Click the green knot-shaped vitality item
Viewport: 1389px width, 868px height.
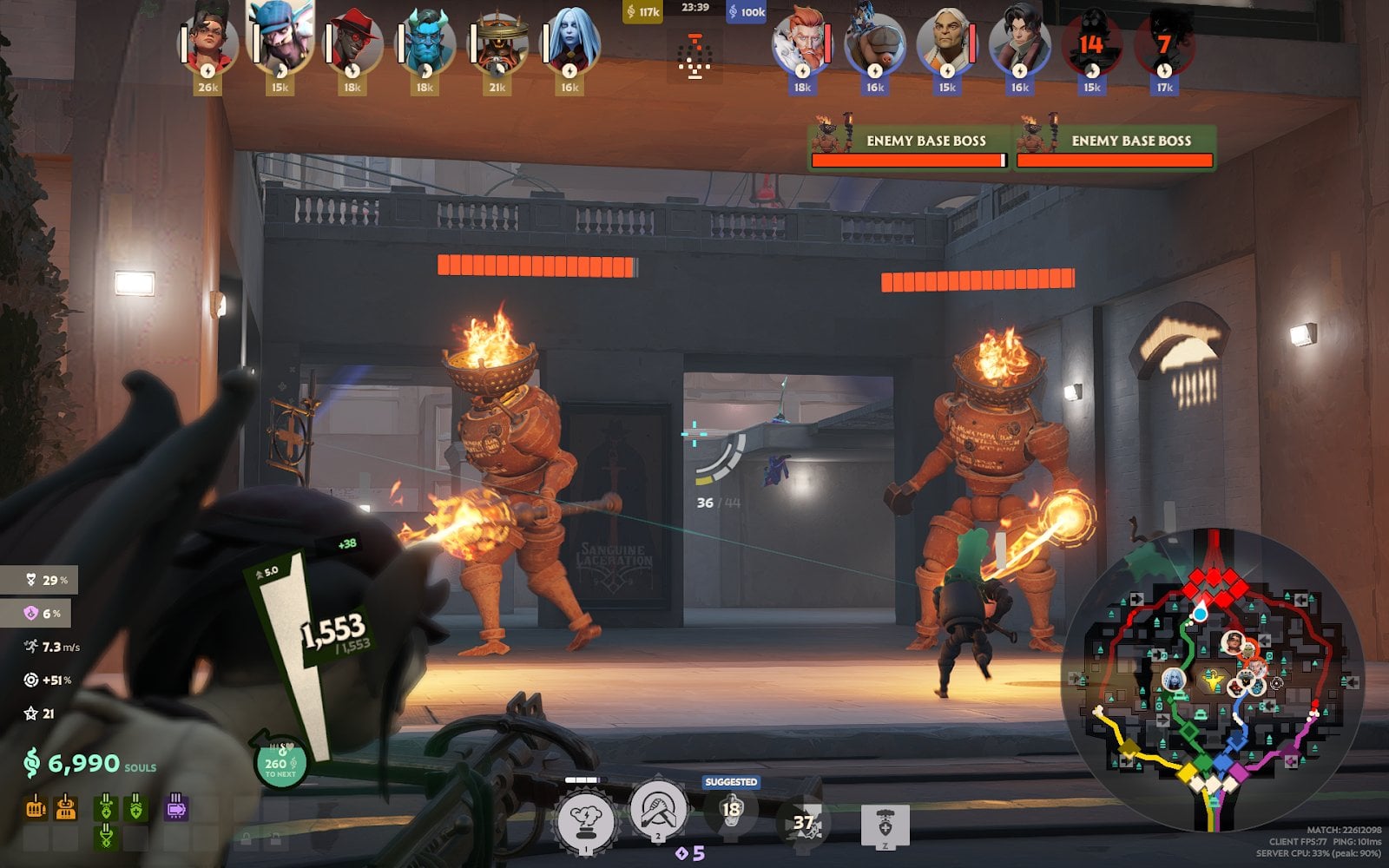click(x=106, y=836)
